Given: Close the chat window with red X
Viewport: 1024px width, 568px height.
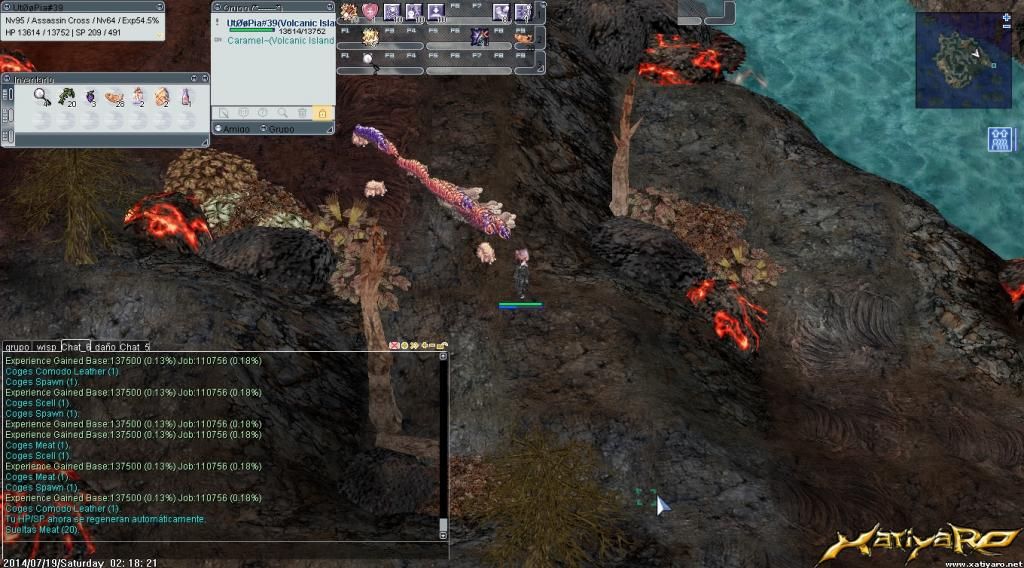Looking at the screenshot, I should (x=394, y=345).
